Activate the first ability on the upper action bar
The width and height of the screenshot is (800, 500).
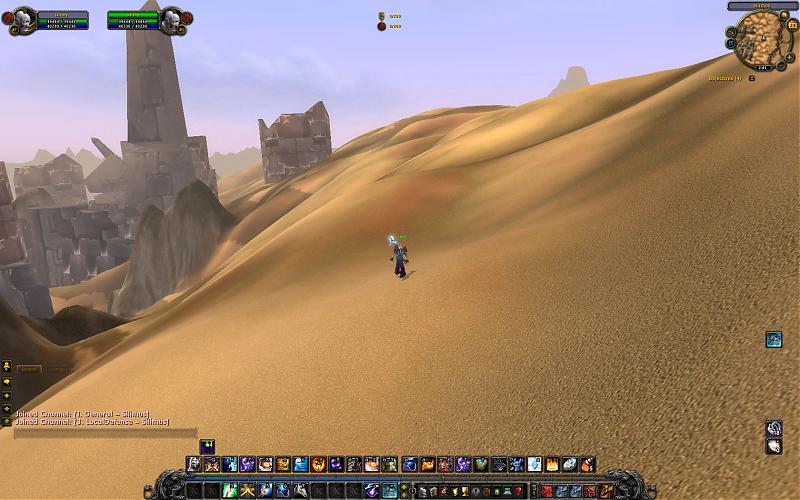click(x=194, y=464)
